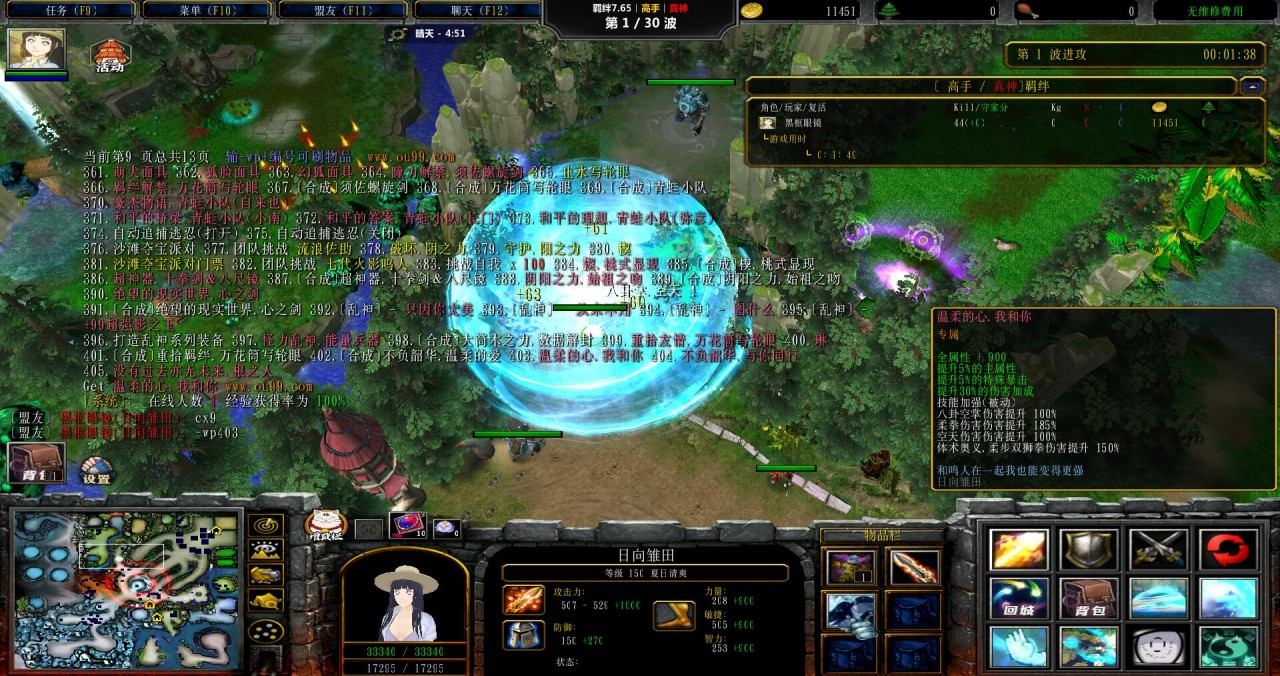This screenshot has width=1280, height=676.
Task: Collapse the 高手/真神 scoreboard panel
Action: point(1253,87)
